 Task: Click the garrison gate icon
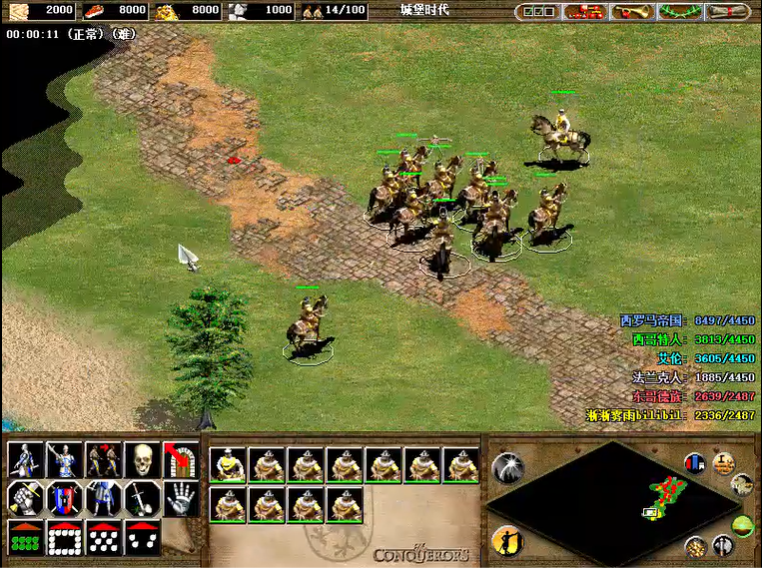(x=181, y=459)
